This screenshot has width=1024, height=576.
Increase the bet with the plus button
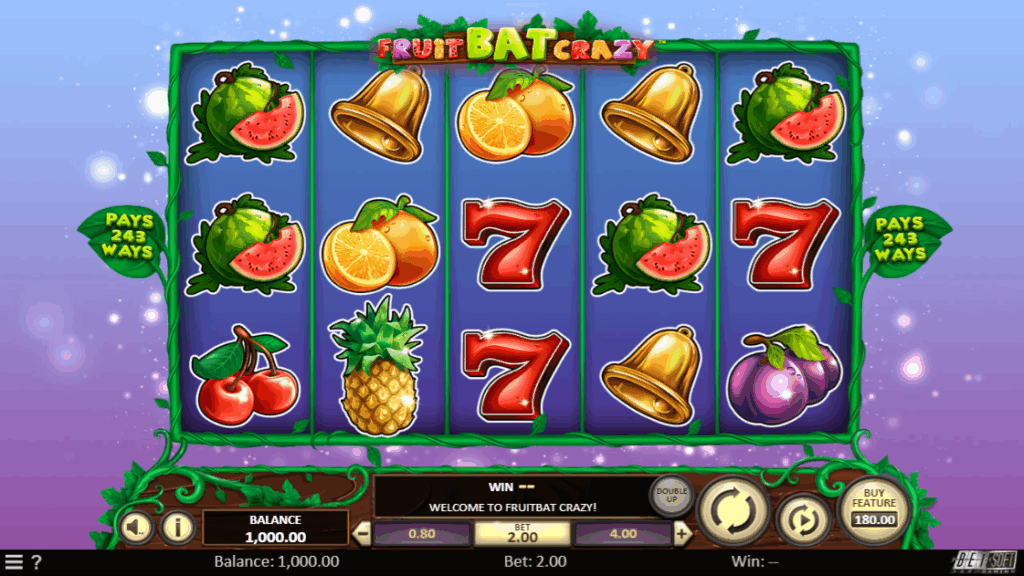click(x=683, y=533)
